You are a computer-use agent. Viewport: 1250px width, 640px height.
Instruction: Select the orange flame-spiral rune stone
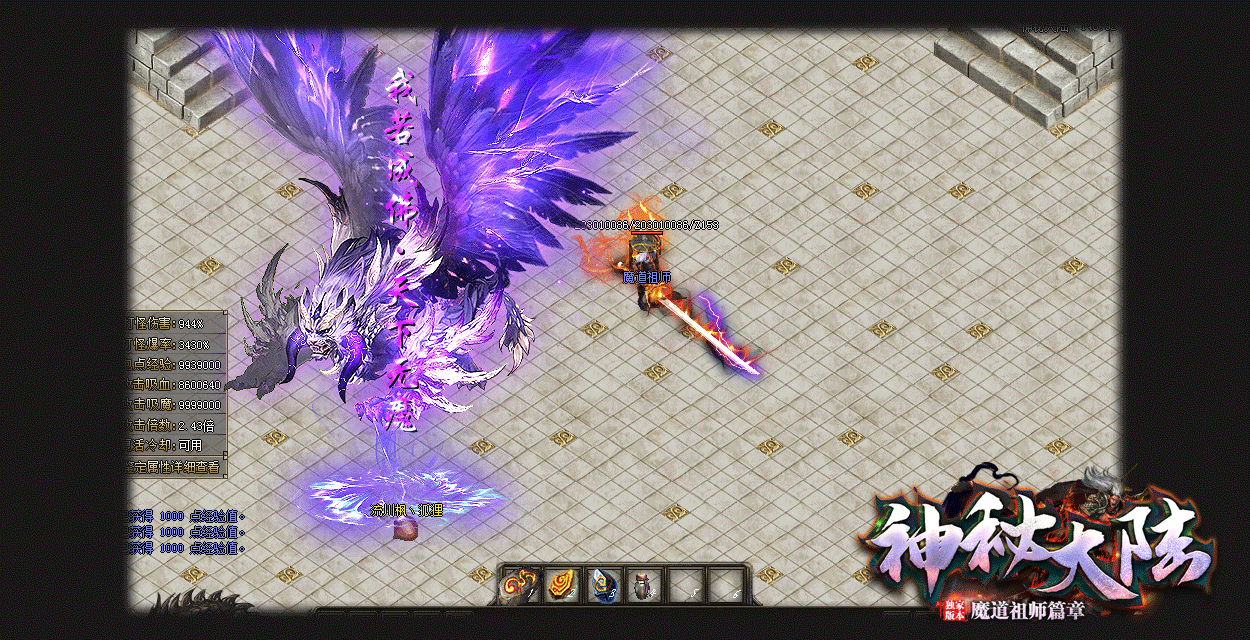pos(562,585)
